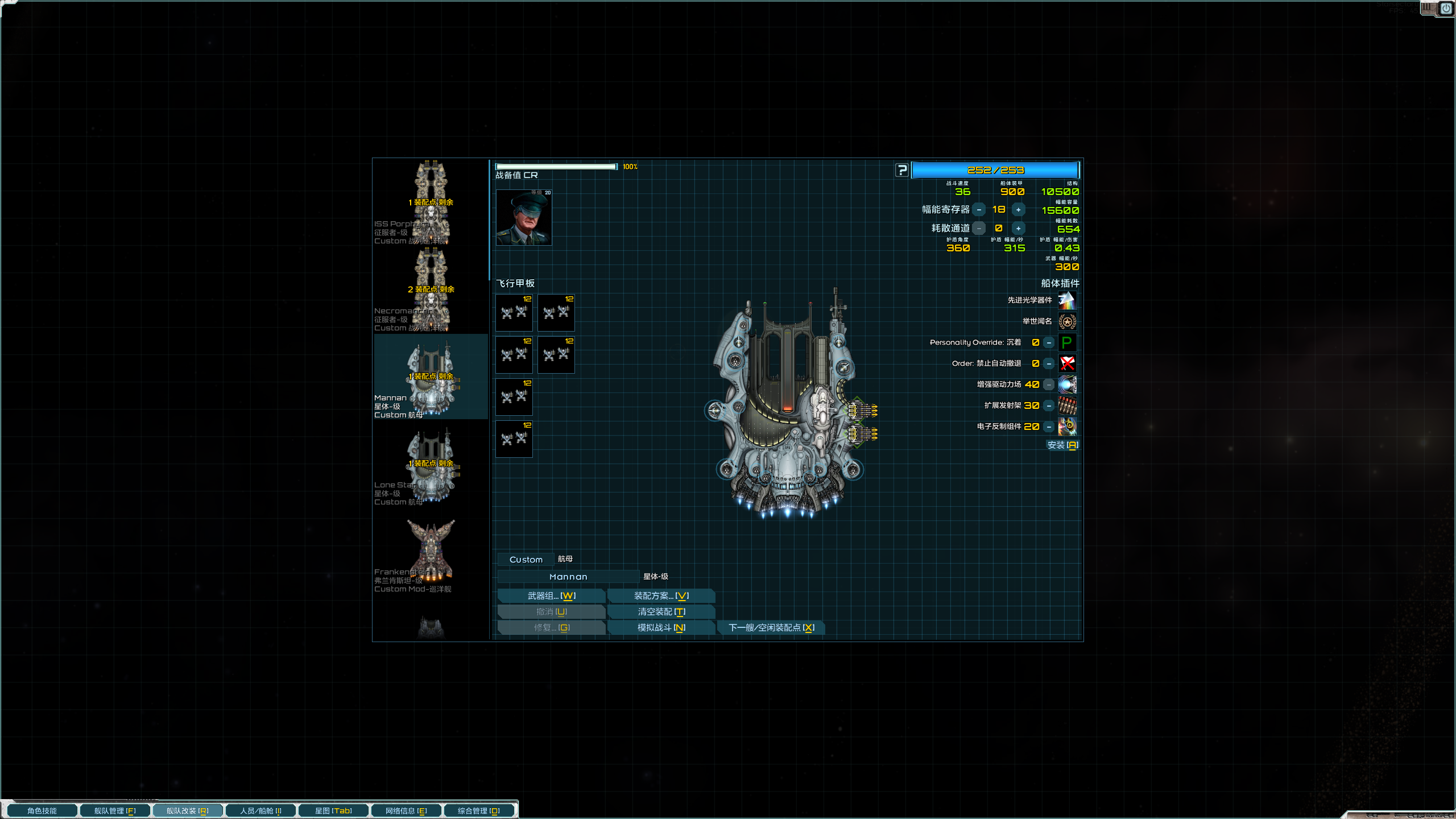Screen dimensions: 1456x819
Task: Open the 装配方案 loadout variants menu
Action: click(661, 595)
